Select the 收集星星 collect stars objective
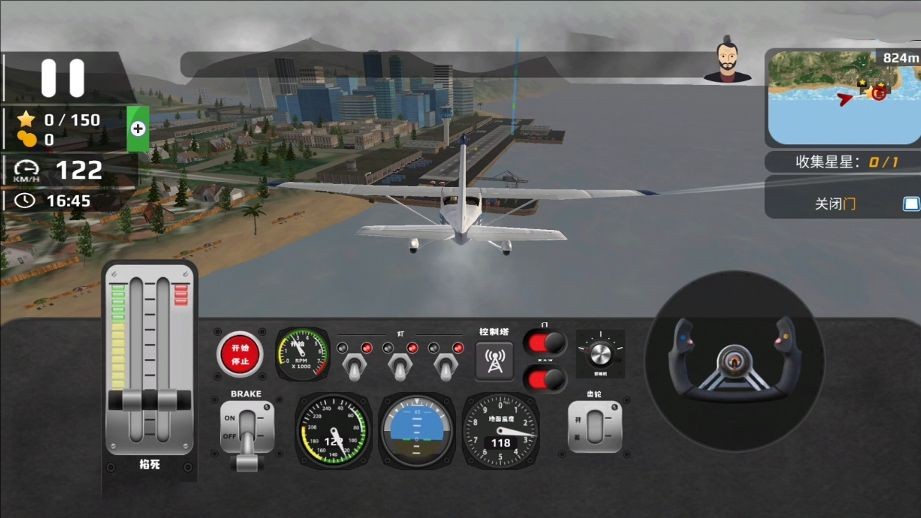The height and width of the screenshot is (518, 921). [x=845, y=162]
